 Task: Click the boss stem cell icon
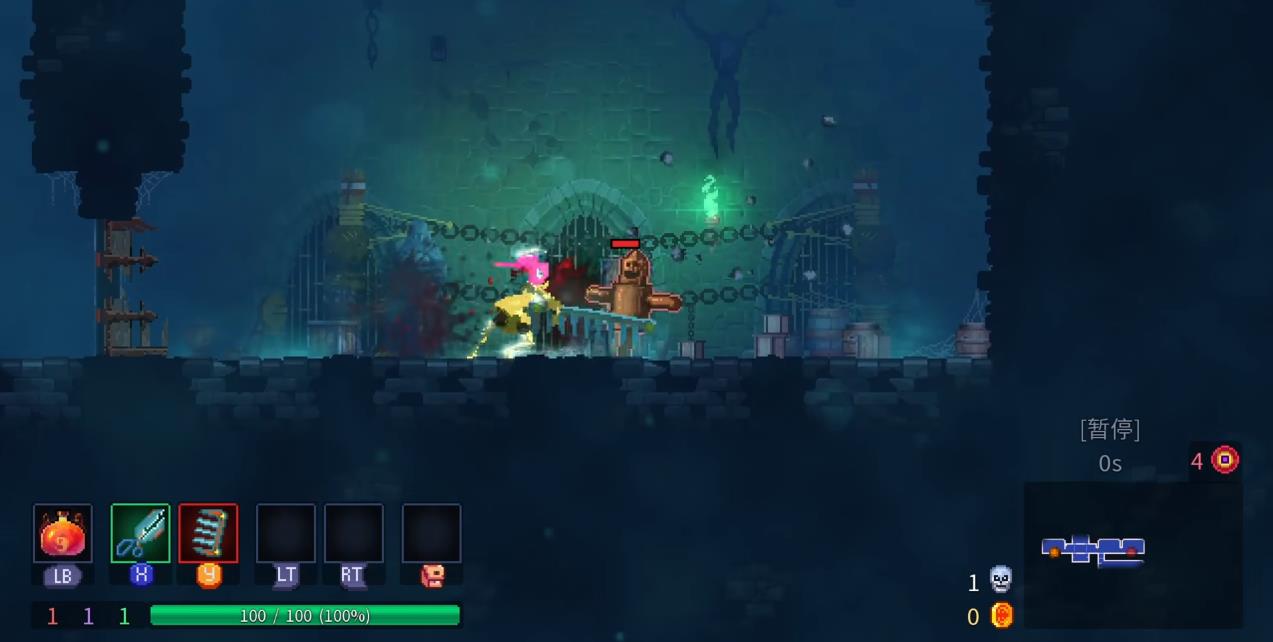1225,460
